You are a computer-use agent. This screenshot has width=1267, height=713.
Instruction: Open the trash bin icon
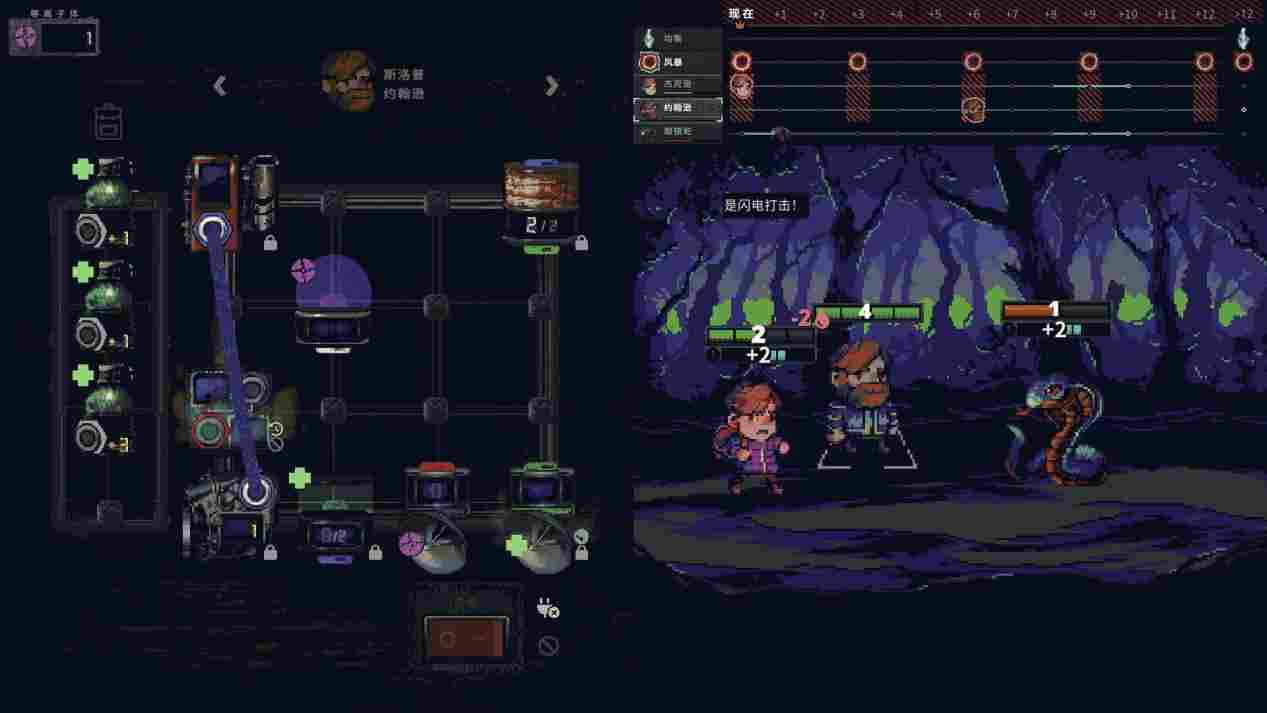pyautogui.click(x=108, y=122)
